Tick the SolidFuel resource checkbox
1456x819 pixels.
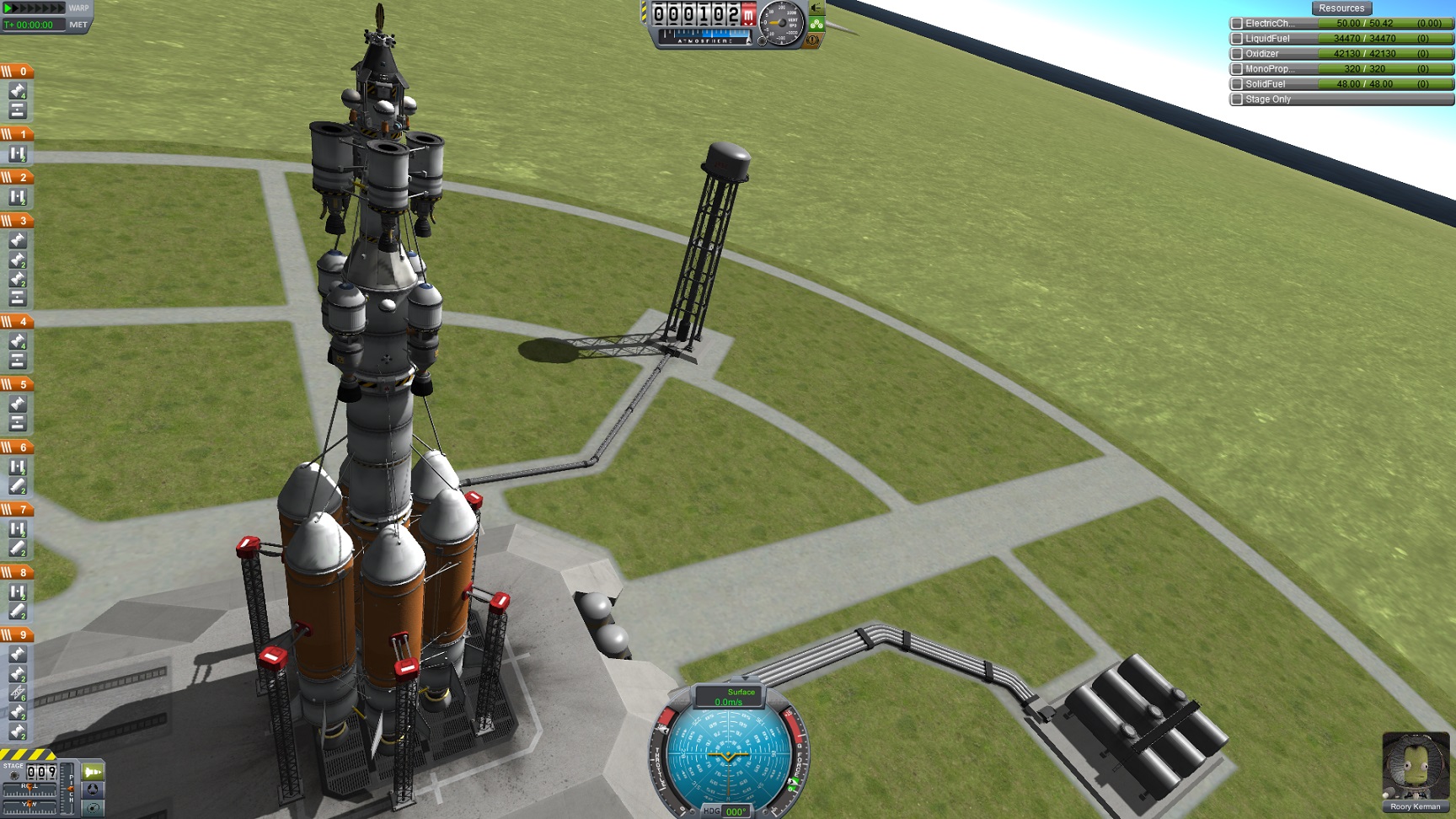[1237, 84]
